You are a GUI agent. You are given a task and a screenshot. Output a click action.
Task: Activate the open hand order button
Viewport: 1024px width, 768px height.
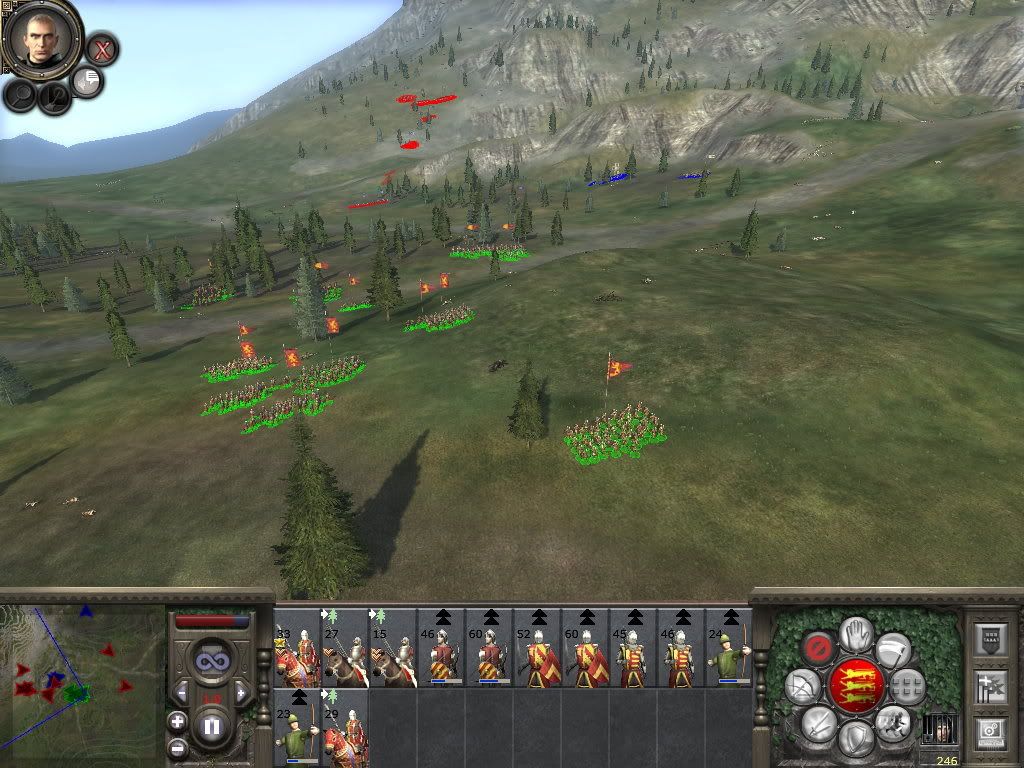pyautogui.click(x=855, y=632)
